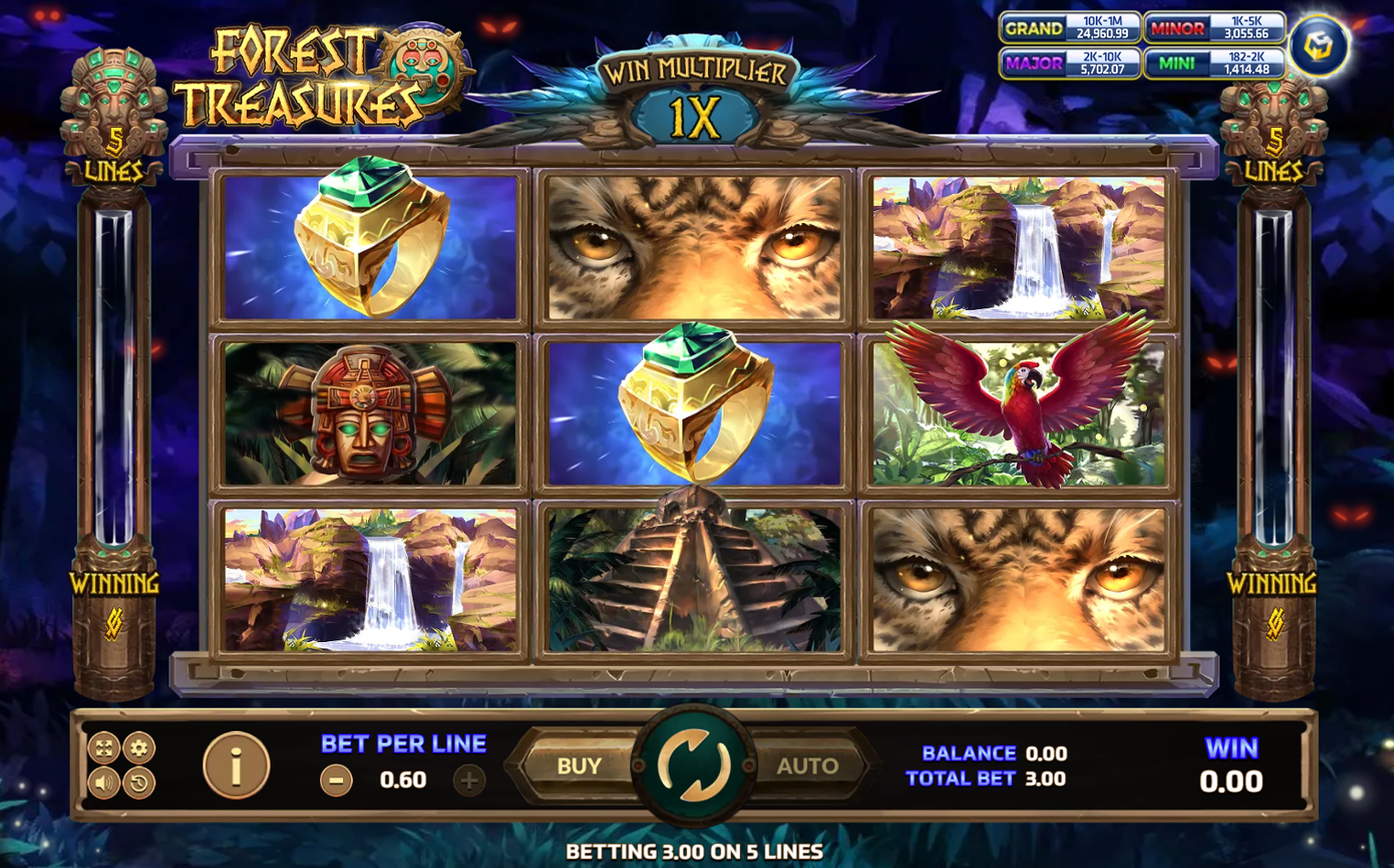Enable AUTO spin mode
The width and height of the screenshot is (1394, 868).
coord(806,766)
